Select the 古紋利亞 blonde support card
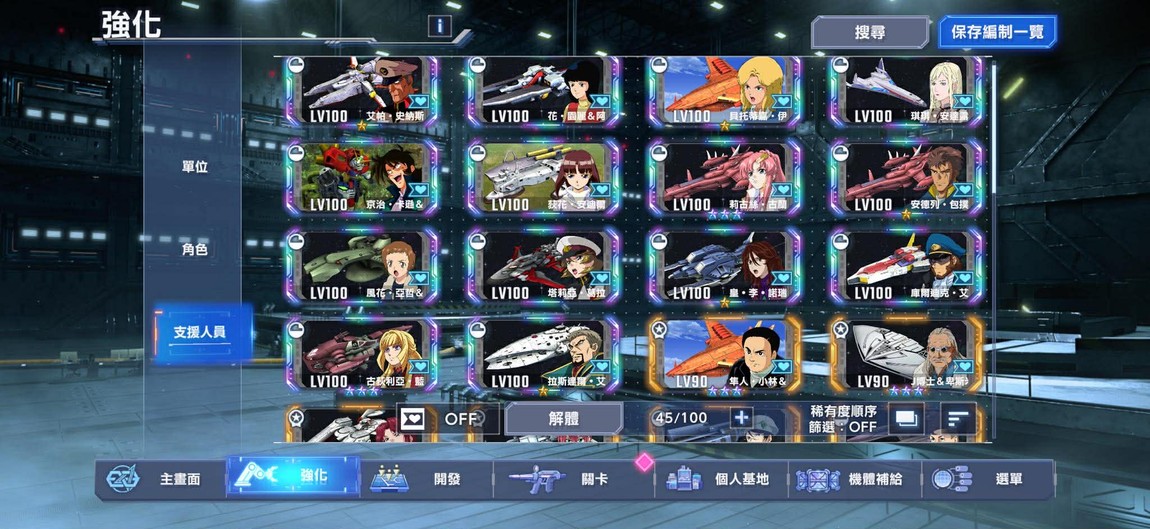The width and height of the screenshot is (1150, 529). pyautogui.click(x=363, y=355)
